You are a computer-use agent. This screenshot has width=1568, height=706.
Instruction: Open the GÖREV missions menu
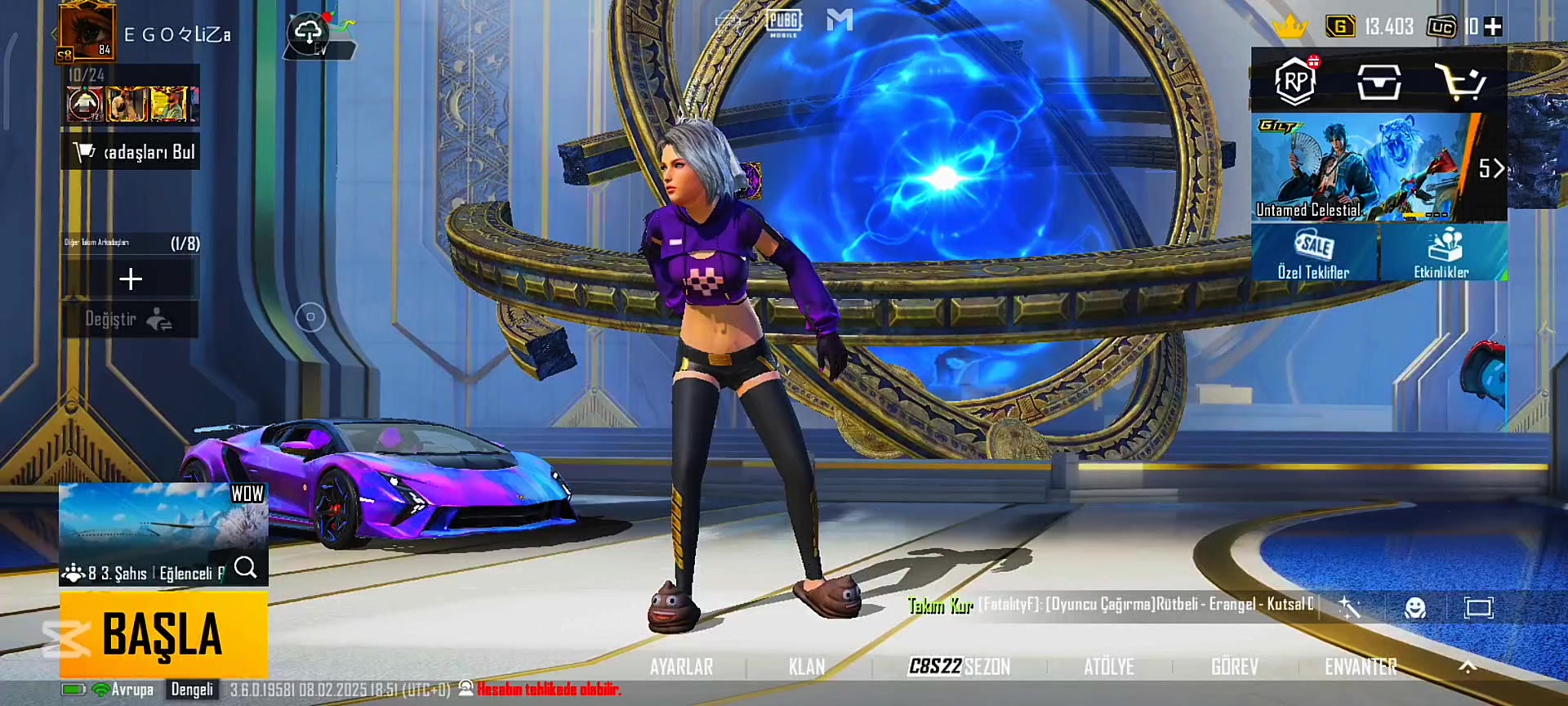coord(1234,667)
